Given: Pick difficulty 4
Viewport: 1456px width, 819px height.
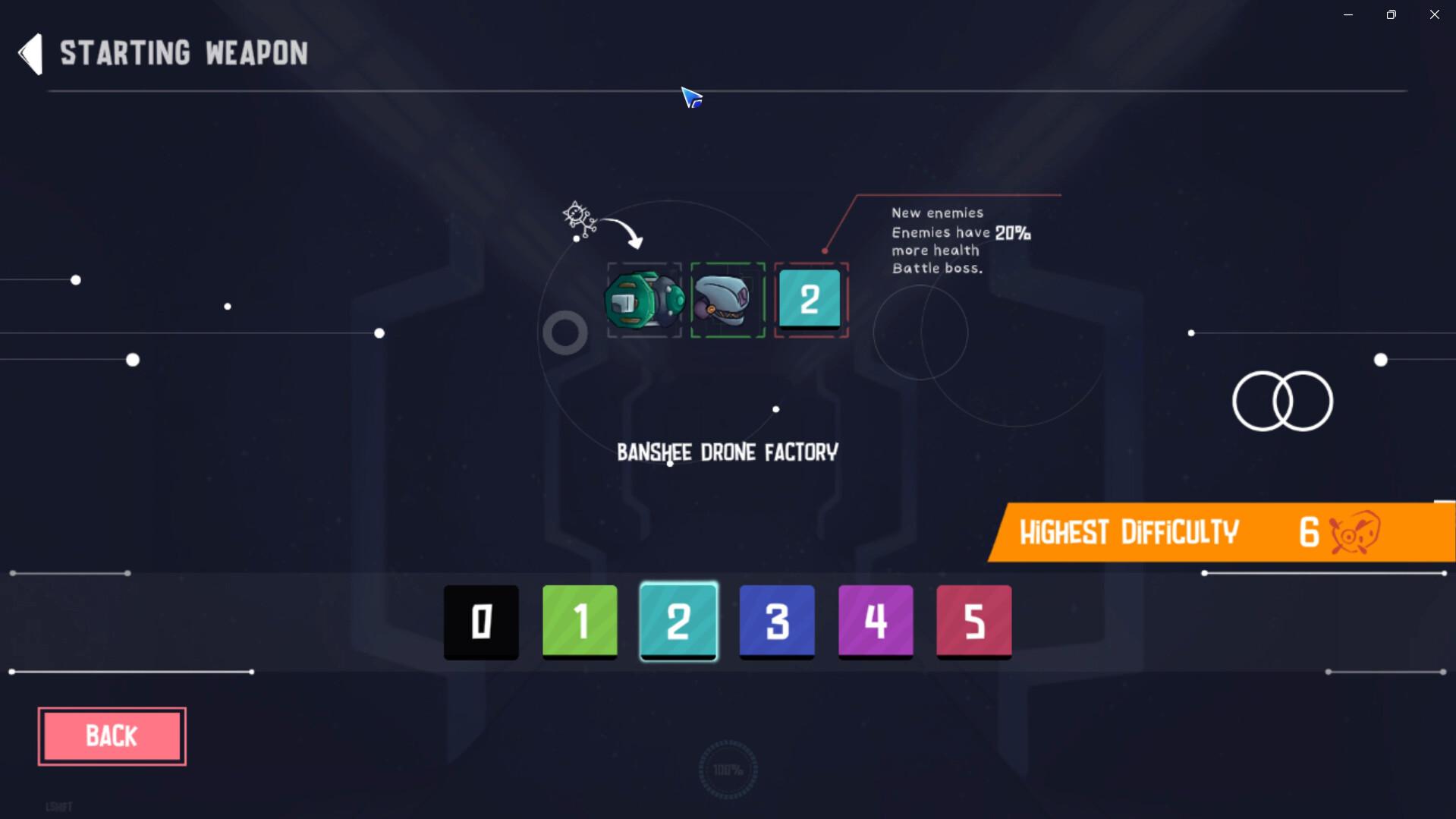Looking at the screenshot, I should [875, 622].
